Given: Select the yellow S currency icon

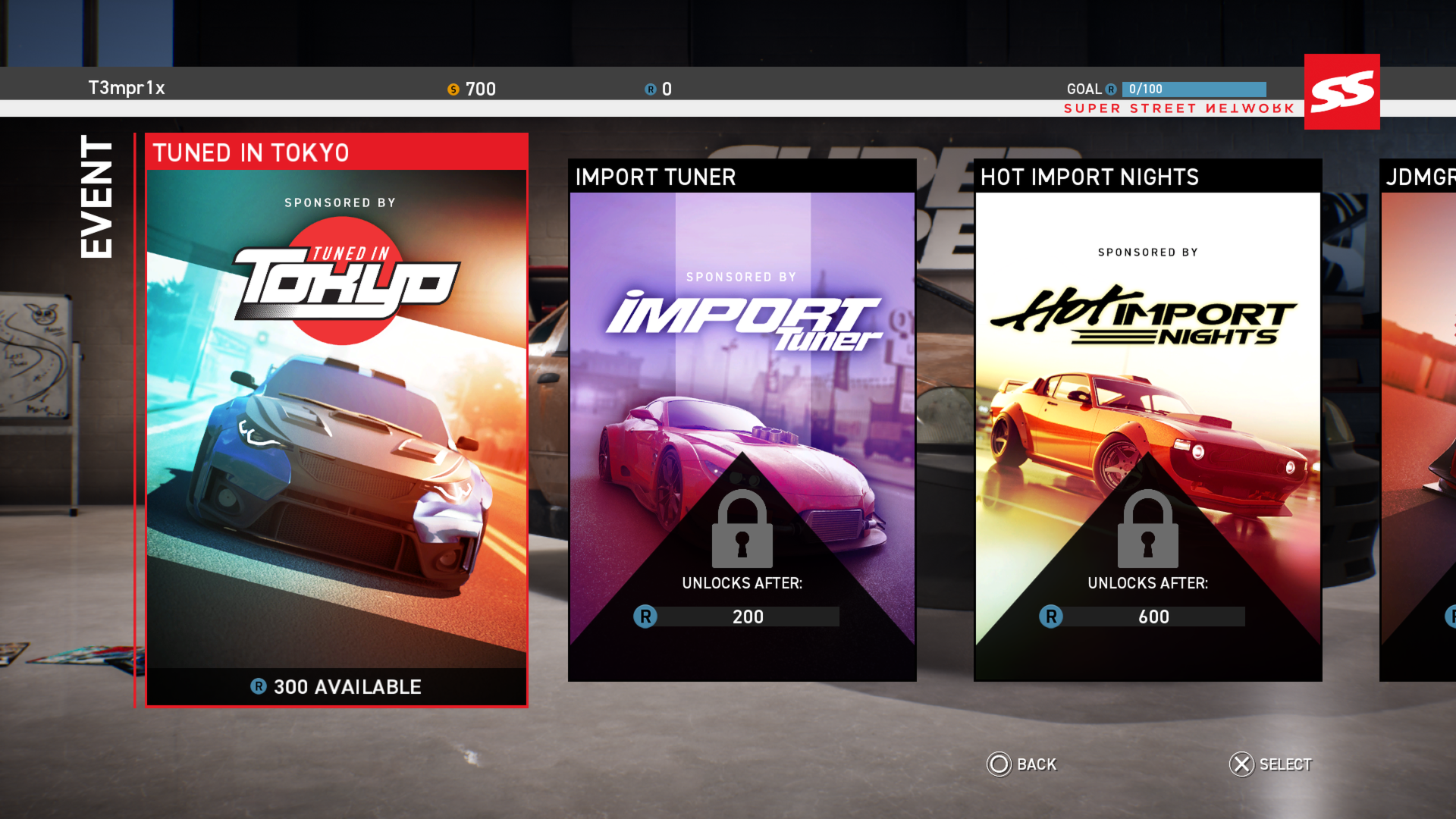Looking at the screenshot, I should pos(453,89).
